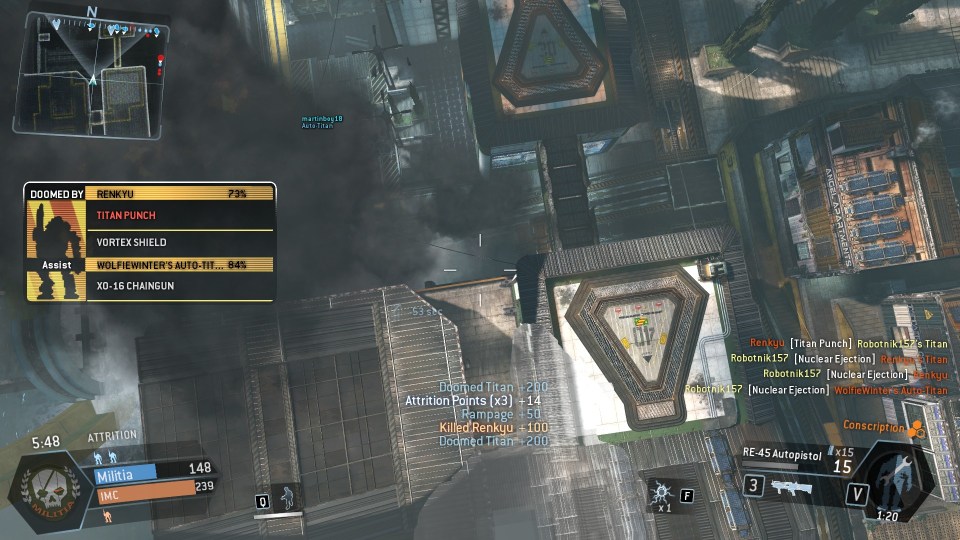Click the minimap radar display
This screenshot has height=540, width=960.
click(x=90, y=72)
